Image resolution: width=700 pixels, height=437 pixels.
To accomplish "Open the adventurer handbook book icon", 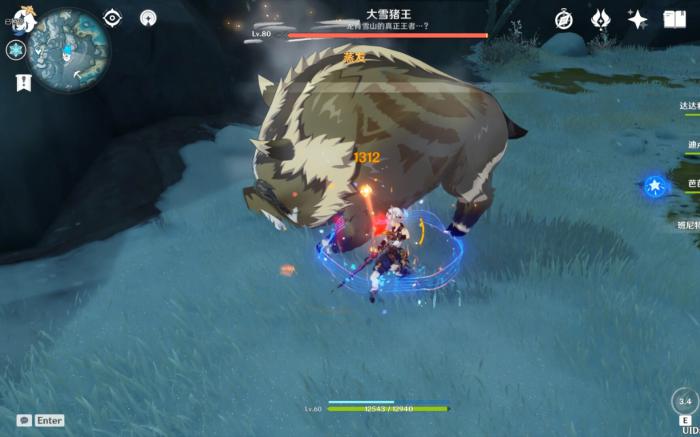I will (673, 19).
